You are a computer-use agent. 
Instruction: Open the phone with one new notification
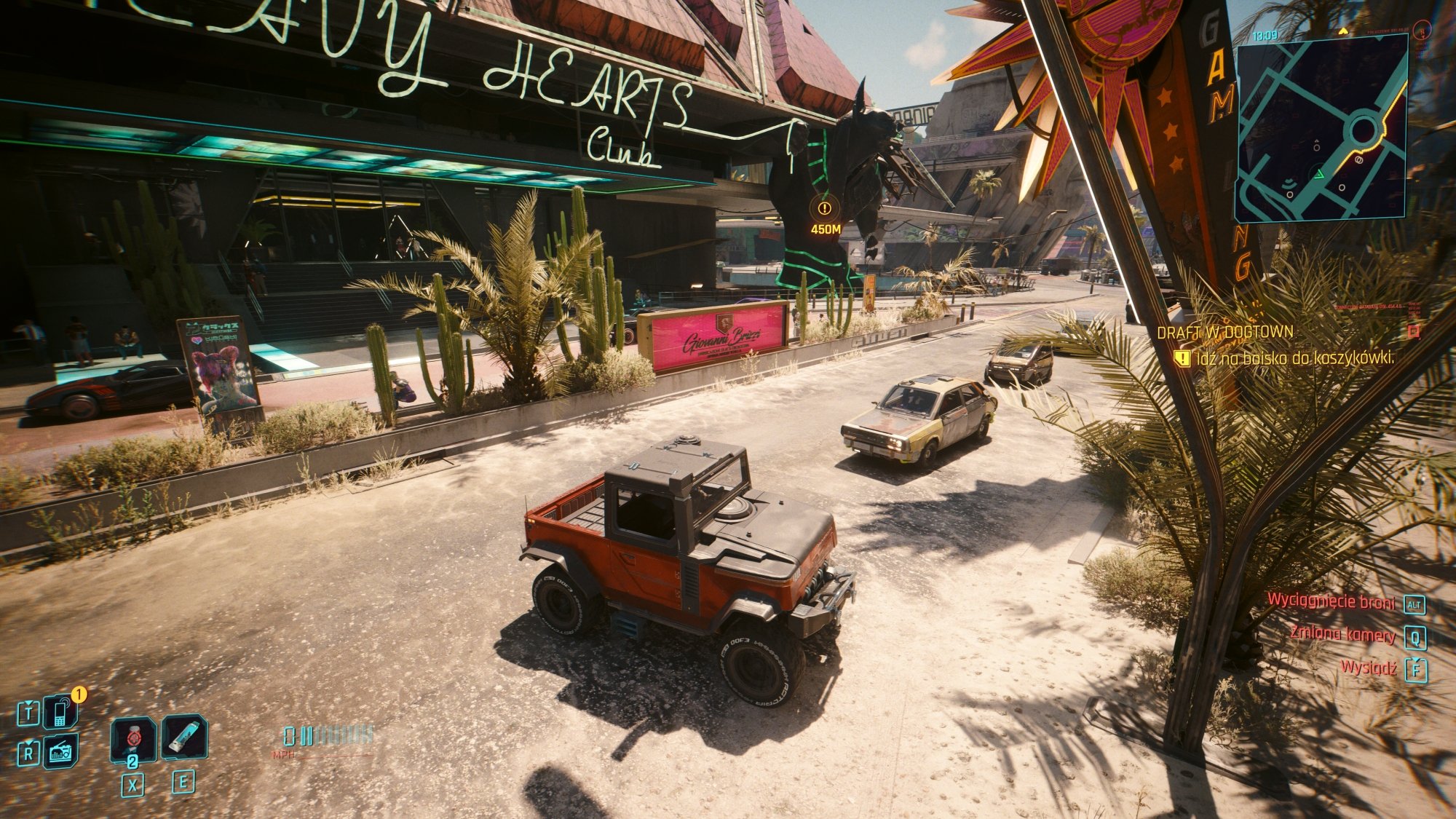pyautogui.click(x=60, y=712)
